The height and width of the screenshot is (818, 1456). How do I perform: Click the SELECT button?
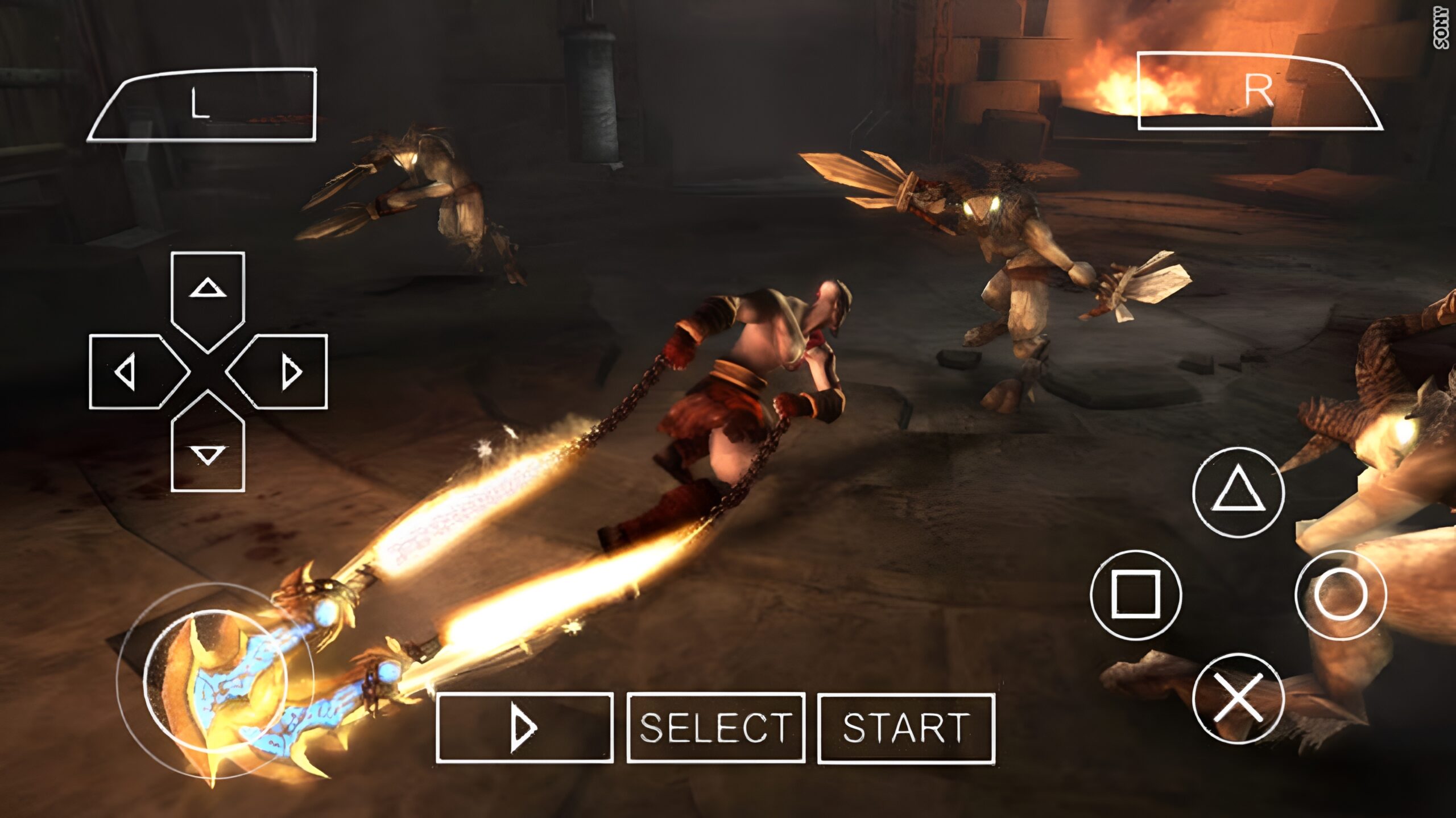coord(715,728)
